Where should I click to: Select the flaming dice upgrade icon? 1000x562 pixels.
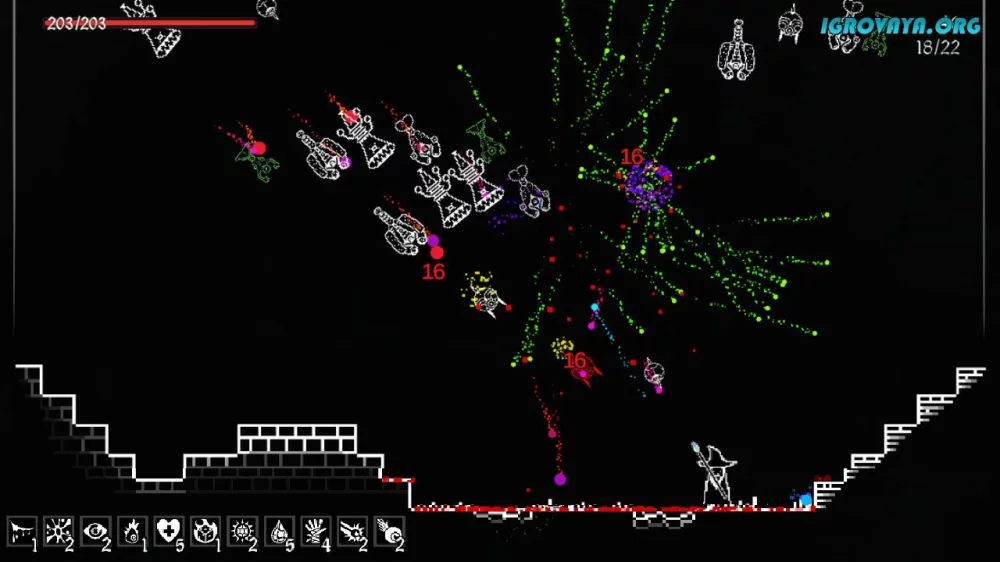pos(206,530)
